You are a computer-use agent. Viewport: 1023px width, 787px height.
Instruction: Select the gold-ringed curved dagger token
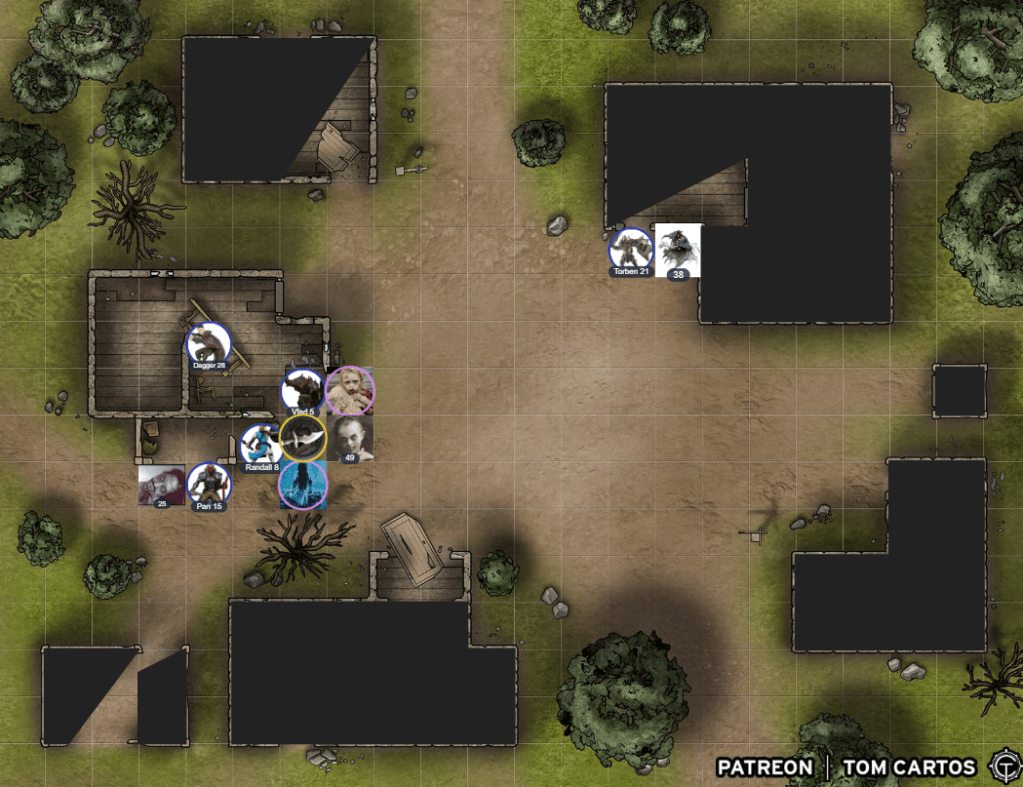click(x=302, y=438)
